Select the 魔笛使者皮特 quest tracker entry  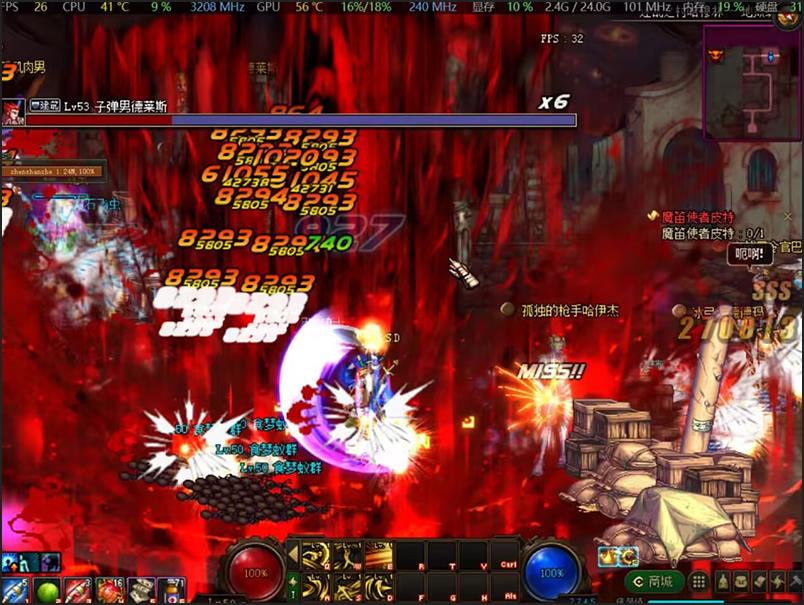698,217
